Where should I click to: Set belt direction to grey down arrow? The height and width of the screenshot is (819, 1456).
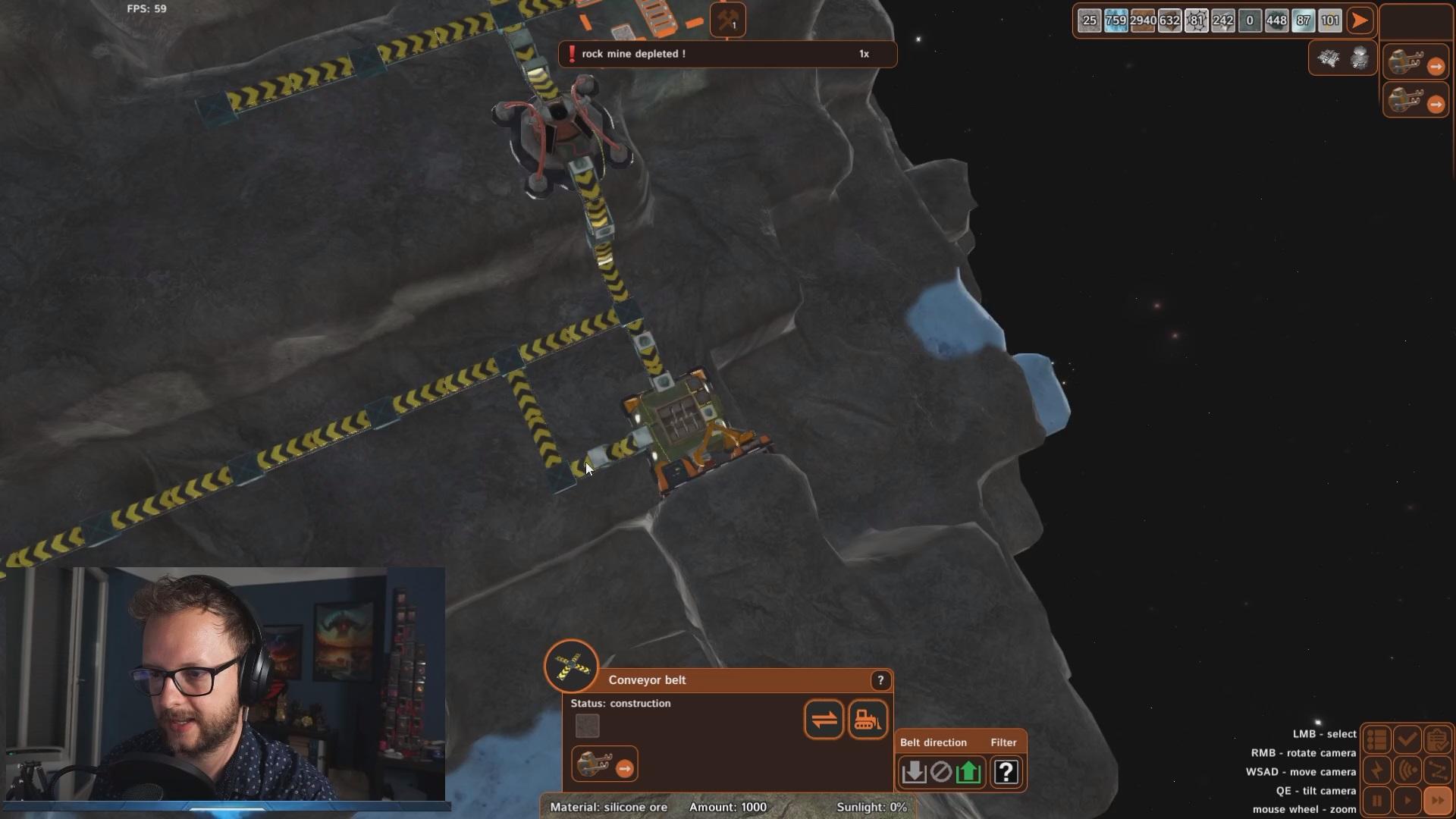(914, 772)
